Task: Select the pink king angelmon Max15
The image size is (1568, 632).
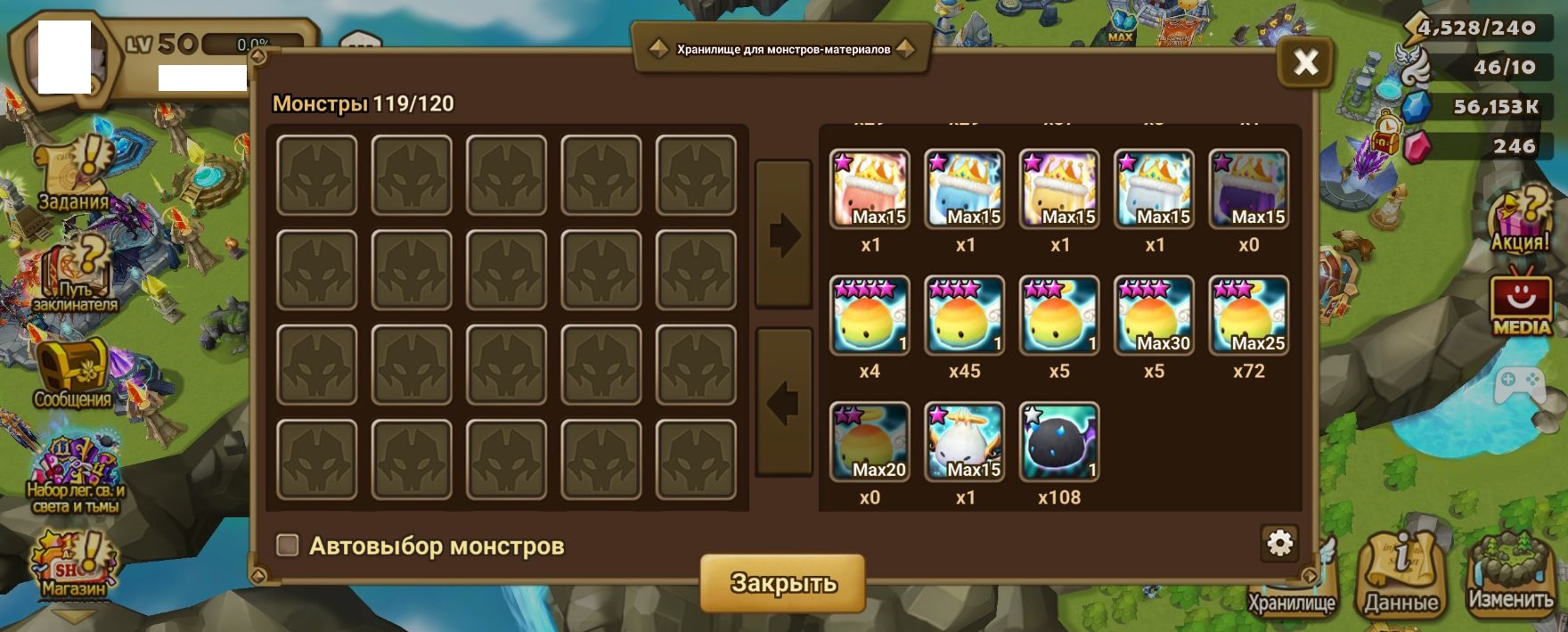Action: pyautogui.click(x=870, y=189)
